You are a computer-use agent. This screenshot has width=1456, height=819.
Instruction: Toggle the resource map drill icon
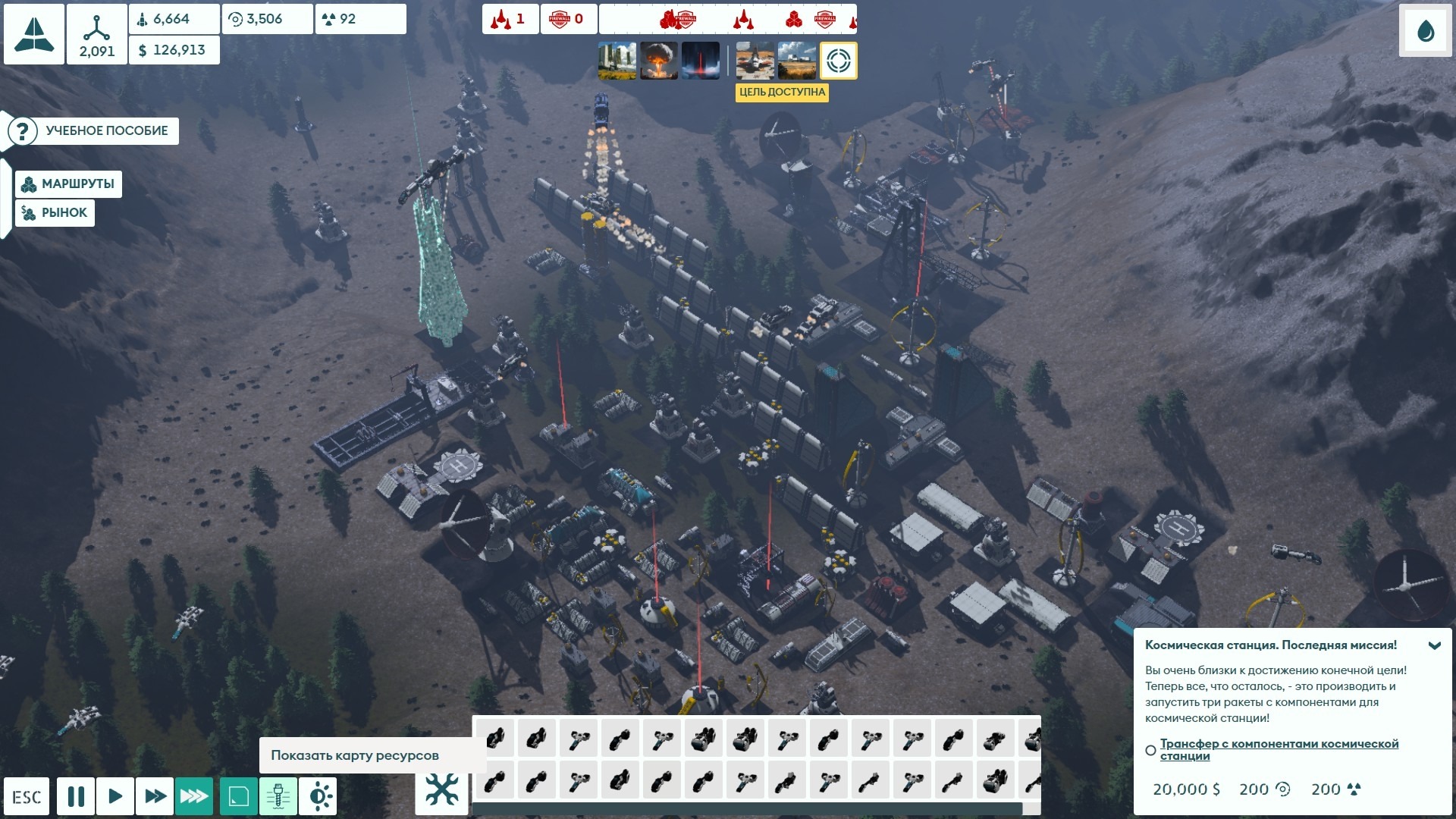click(278, 796)
